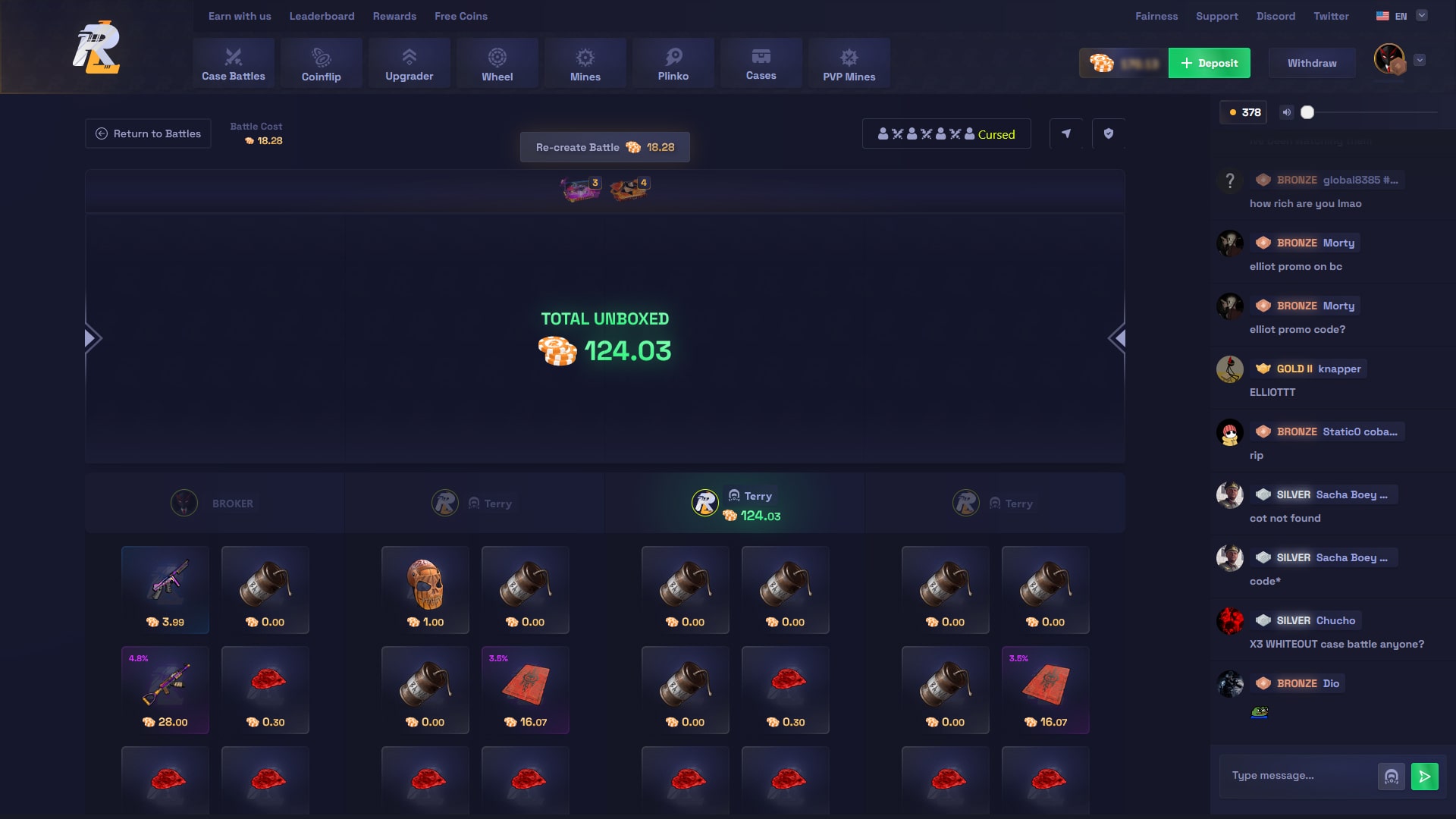This screenshot has width=1456, height=819.
Task: Click Re-create Battle for 18.28
Action: pos(604,147)
